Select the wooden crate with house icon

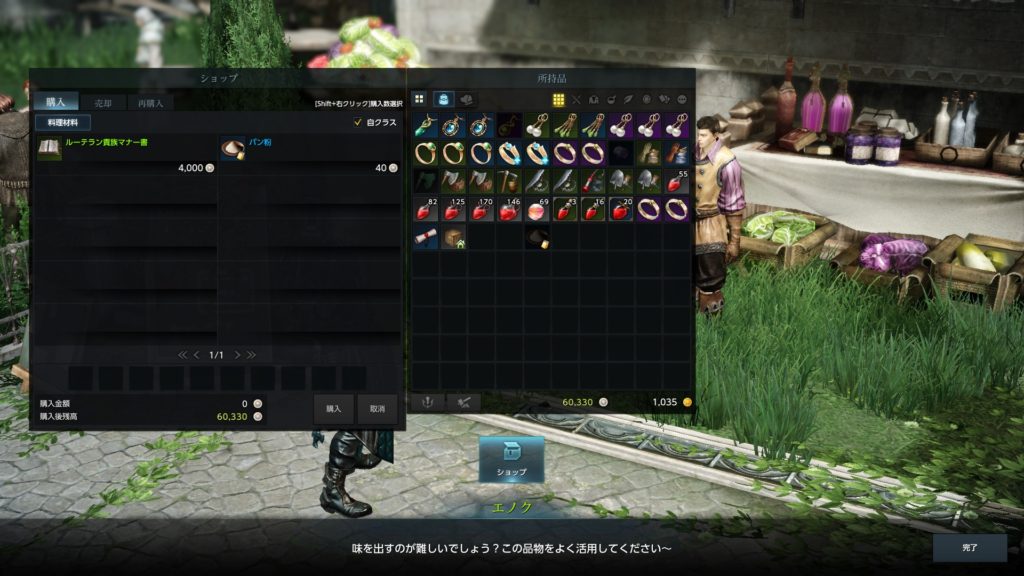[x=454, y=237]
